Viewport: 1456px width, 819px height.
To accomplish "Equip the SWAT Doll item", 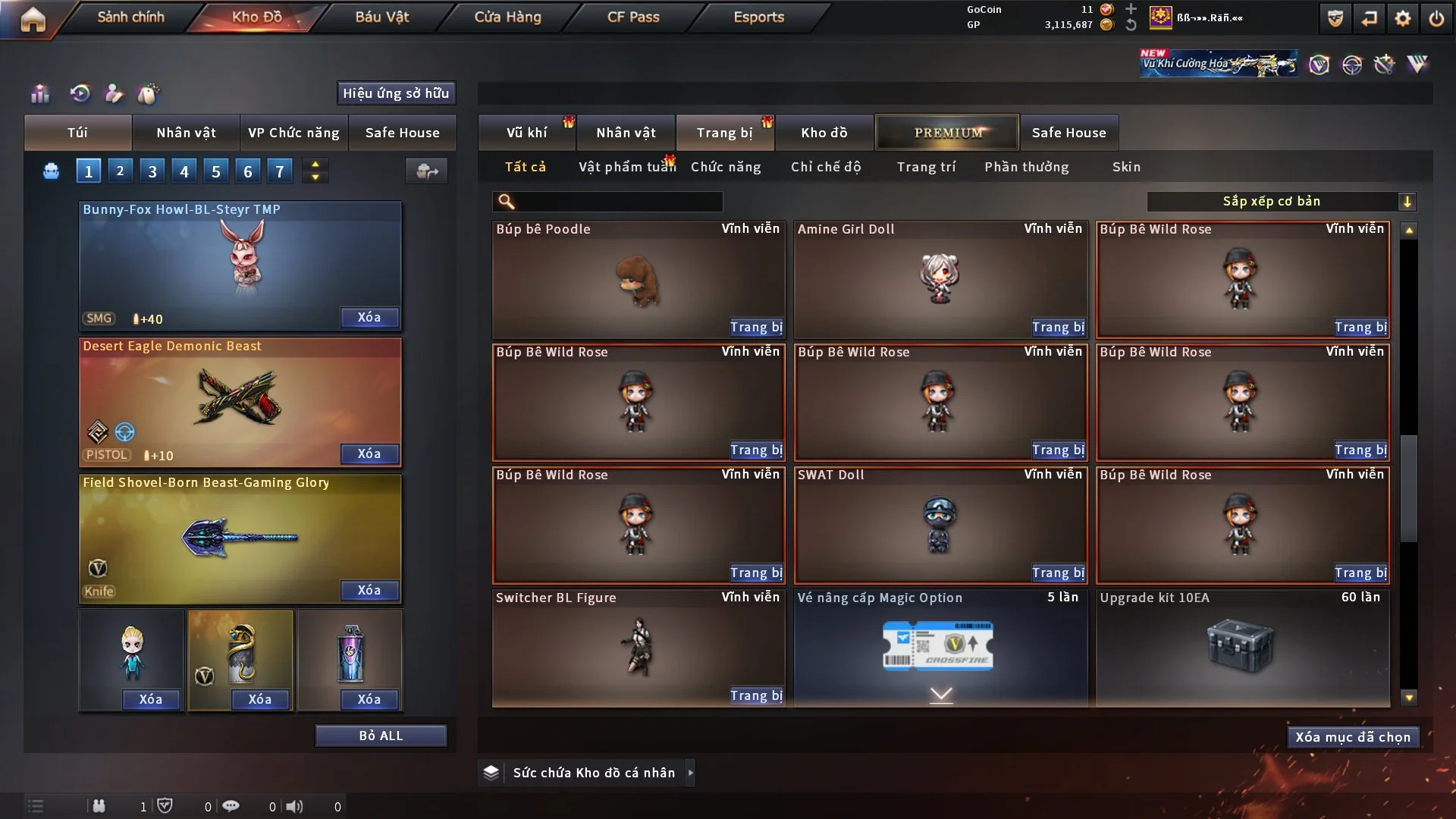I will pyautogui.click(x=1058, y=573).
